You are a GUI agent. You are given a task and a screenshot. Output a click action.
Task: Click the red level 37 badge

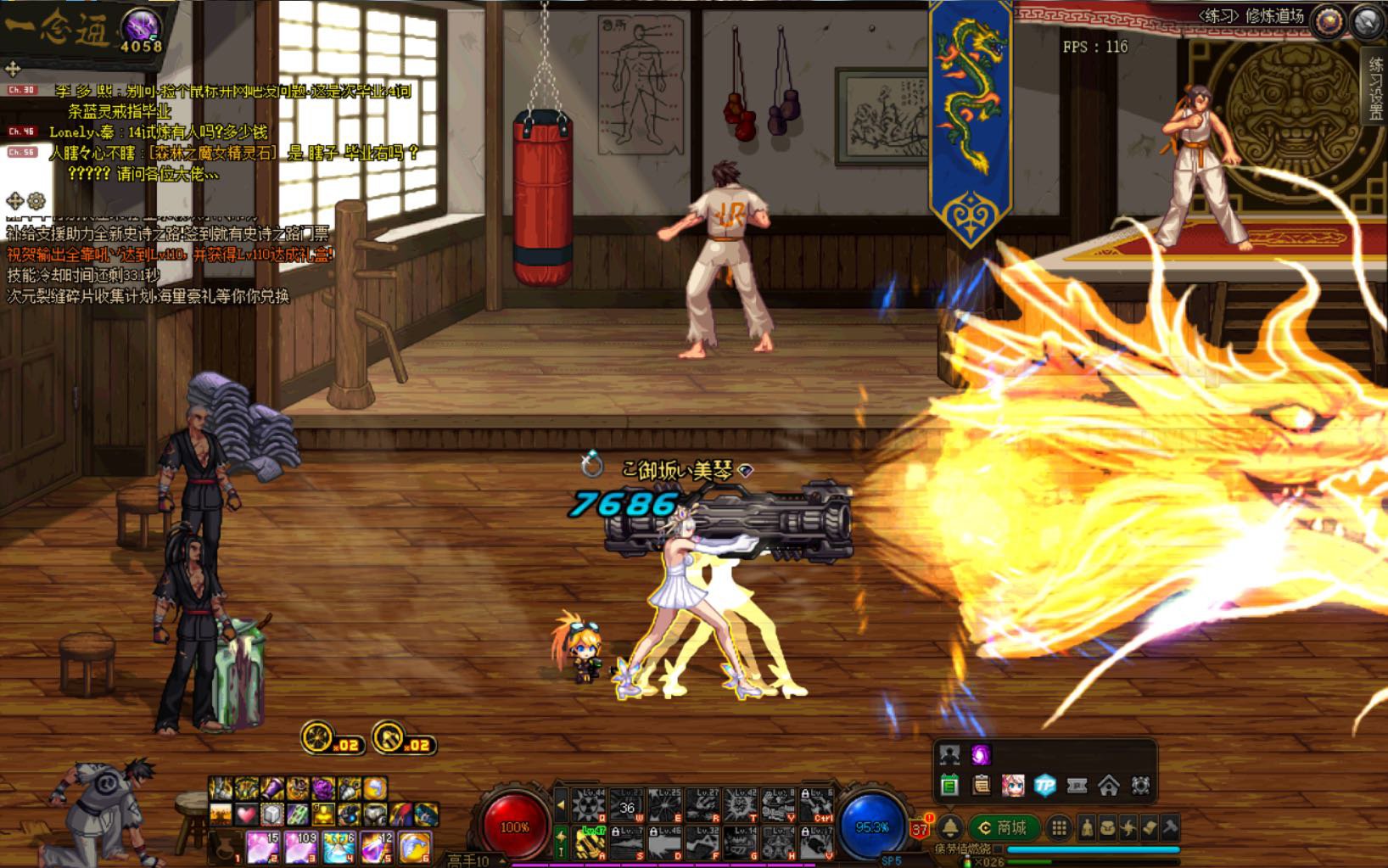pos(920,828)
